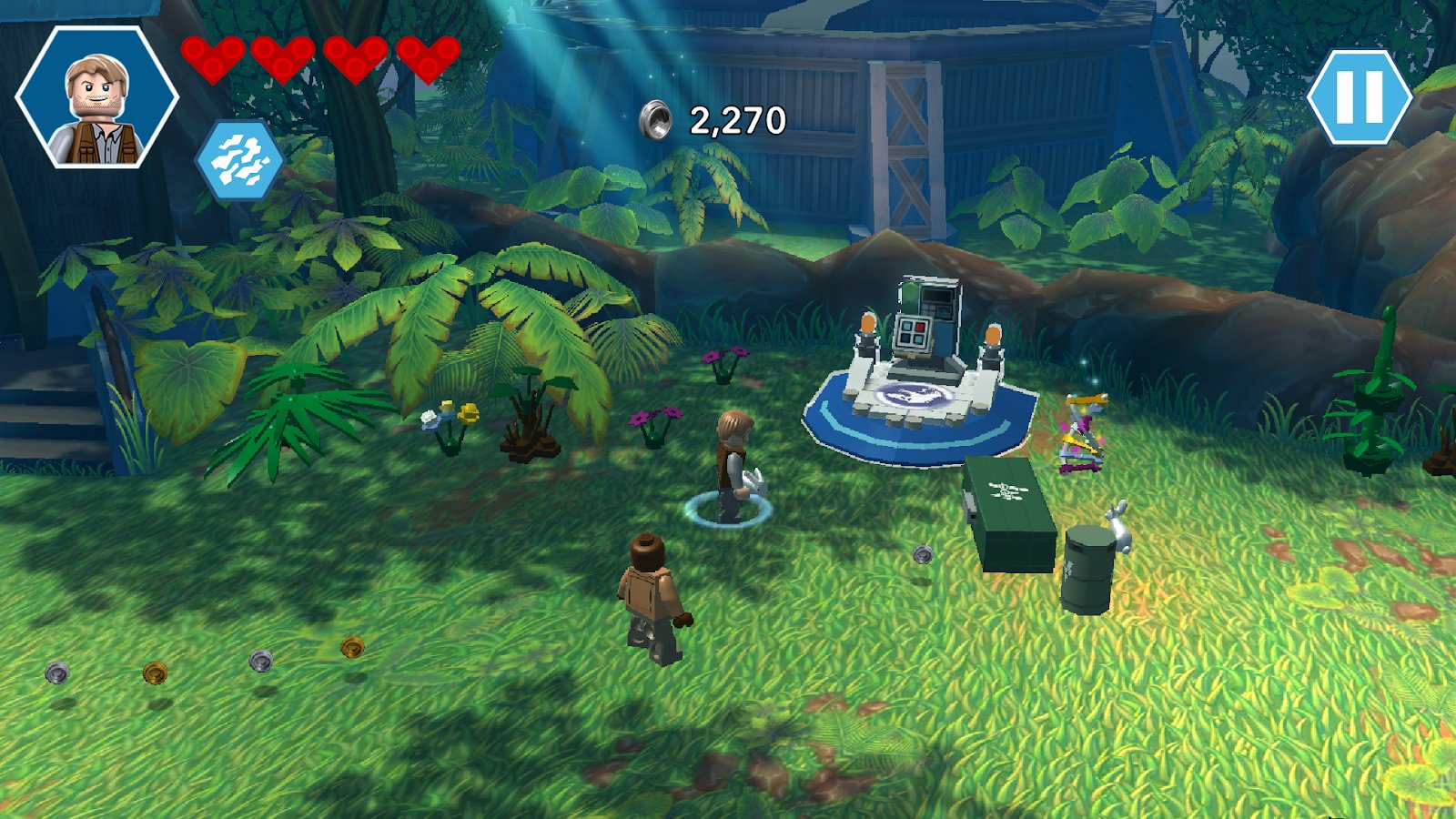Tap the character portrait hexagon
1456x819 pixels.
[97, 98]
